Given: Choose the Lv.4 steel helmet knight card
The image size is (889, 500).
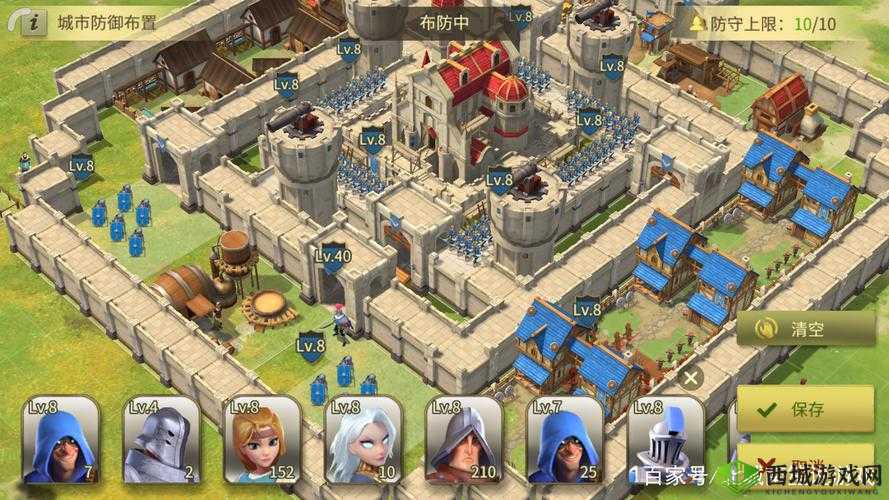Looking at the screenshot, I should (x=162, y=440).
